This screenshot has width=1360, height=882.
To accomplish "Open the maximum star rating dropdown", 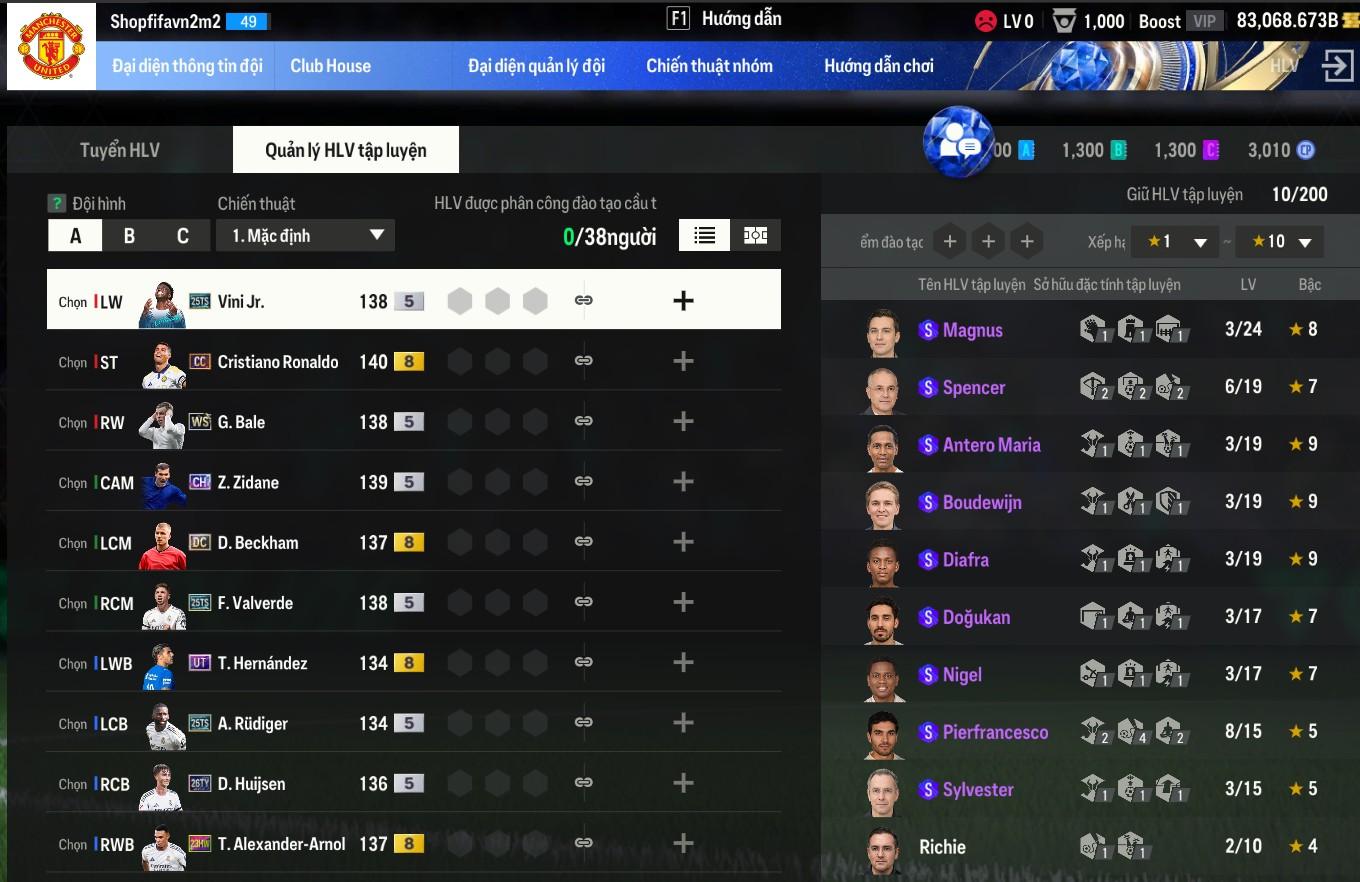I will tap(1279, 242).
